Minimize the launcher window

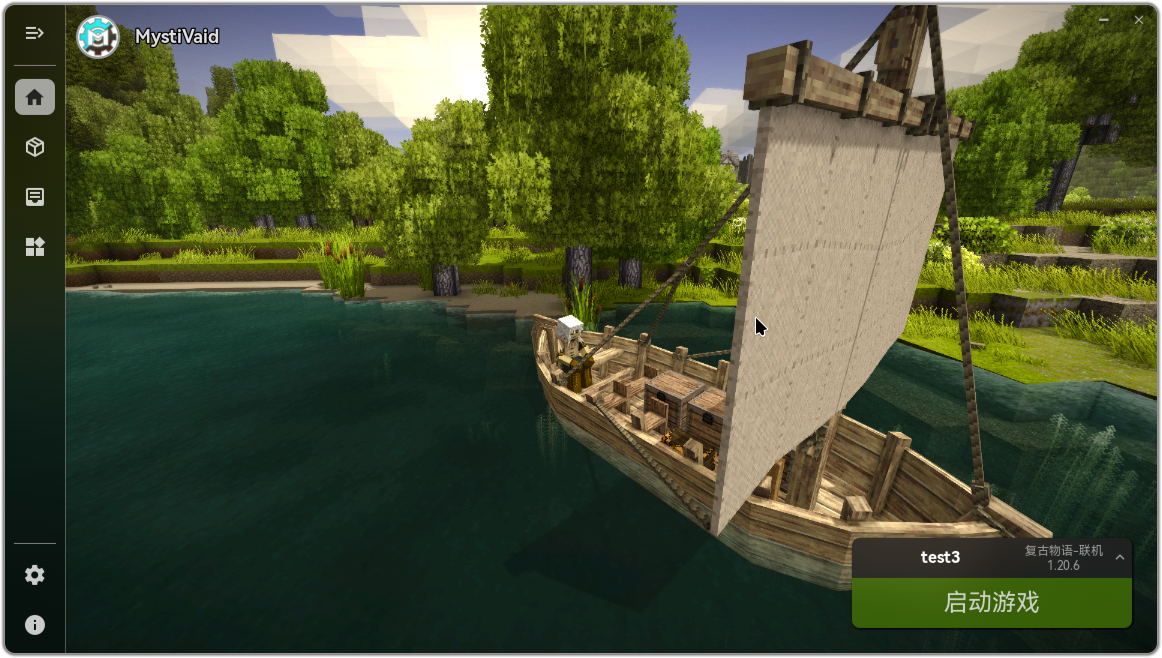(1104, 20)
